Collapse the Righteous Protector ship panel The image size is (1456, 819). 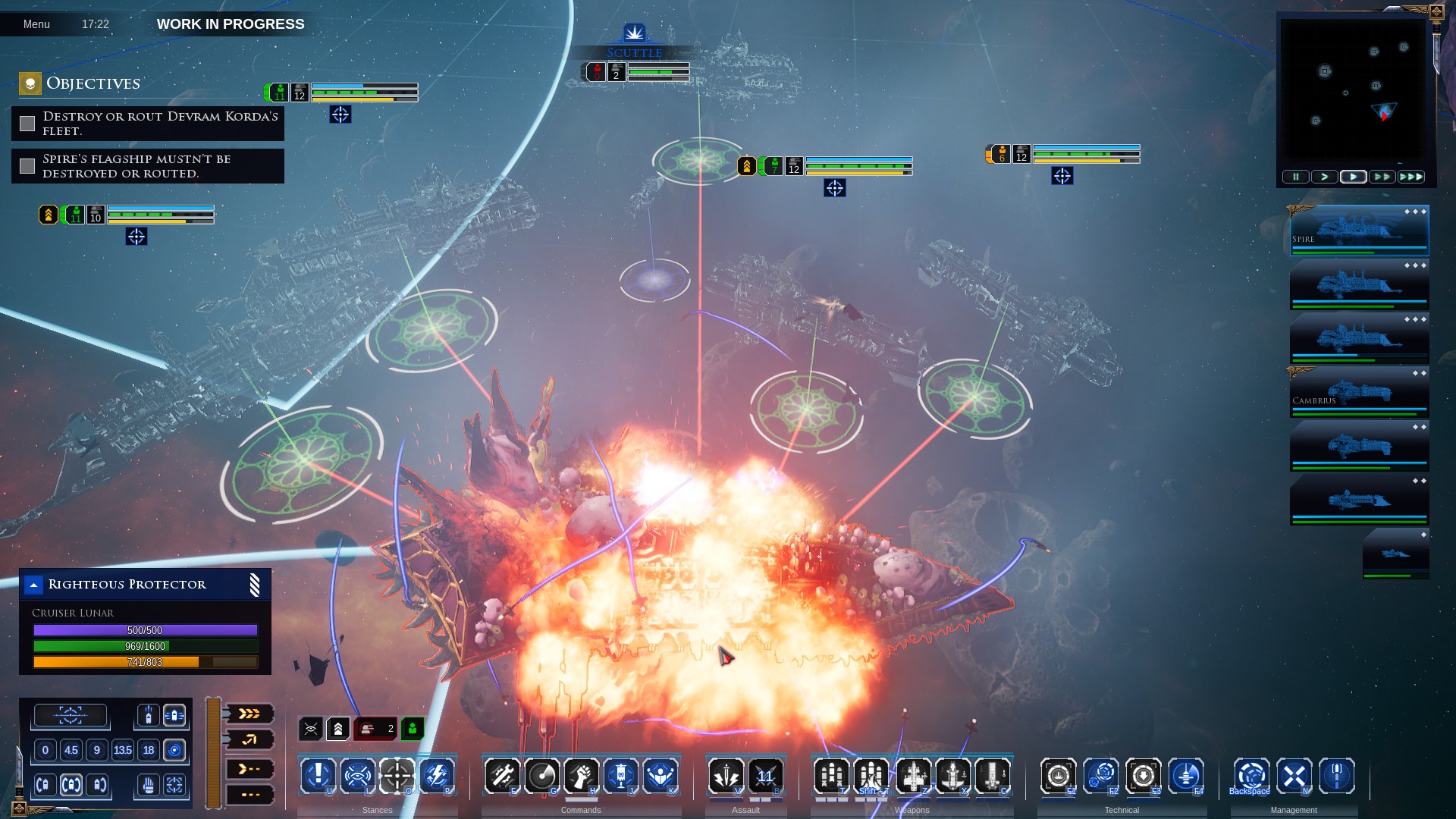tap(33, 585)
